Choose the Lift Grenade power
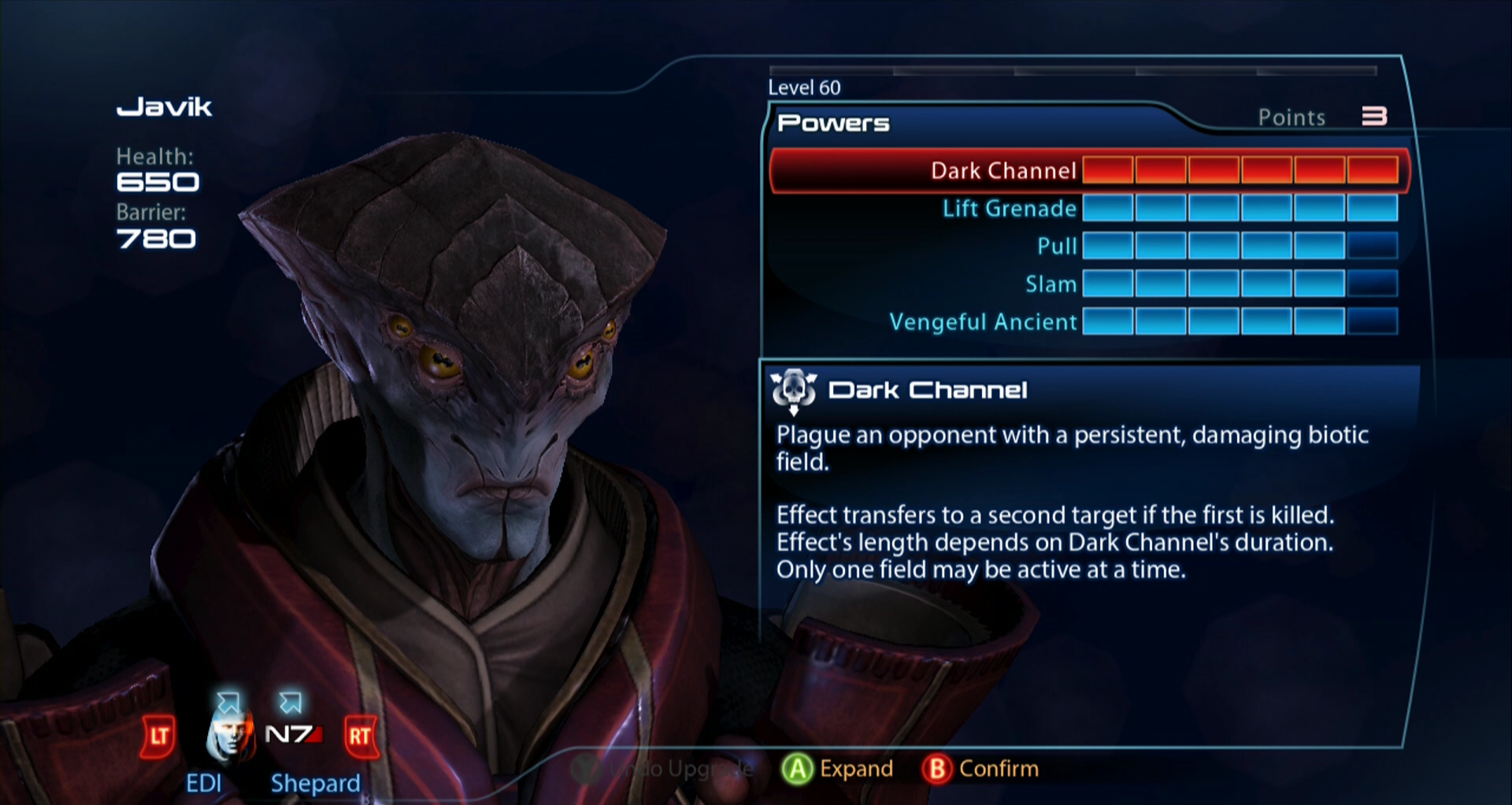1512x805 pixels. tap(1009, 209)
